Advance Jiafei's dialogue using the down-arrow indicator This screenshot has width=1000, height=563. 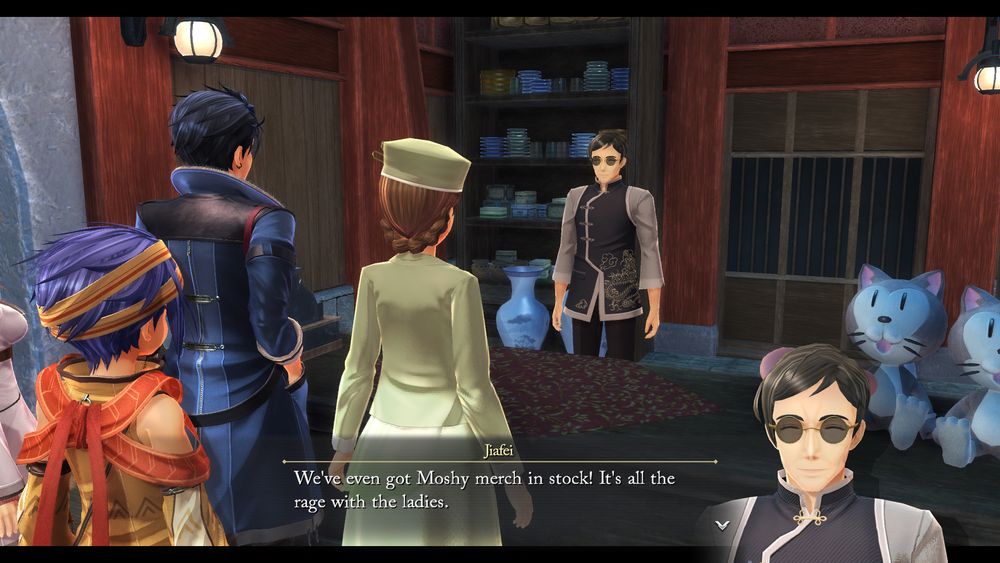[722, 523]
